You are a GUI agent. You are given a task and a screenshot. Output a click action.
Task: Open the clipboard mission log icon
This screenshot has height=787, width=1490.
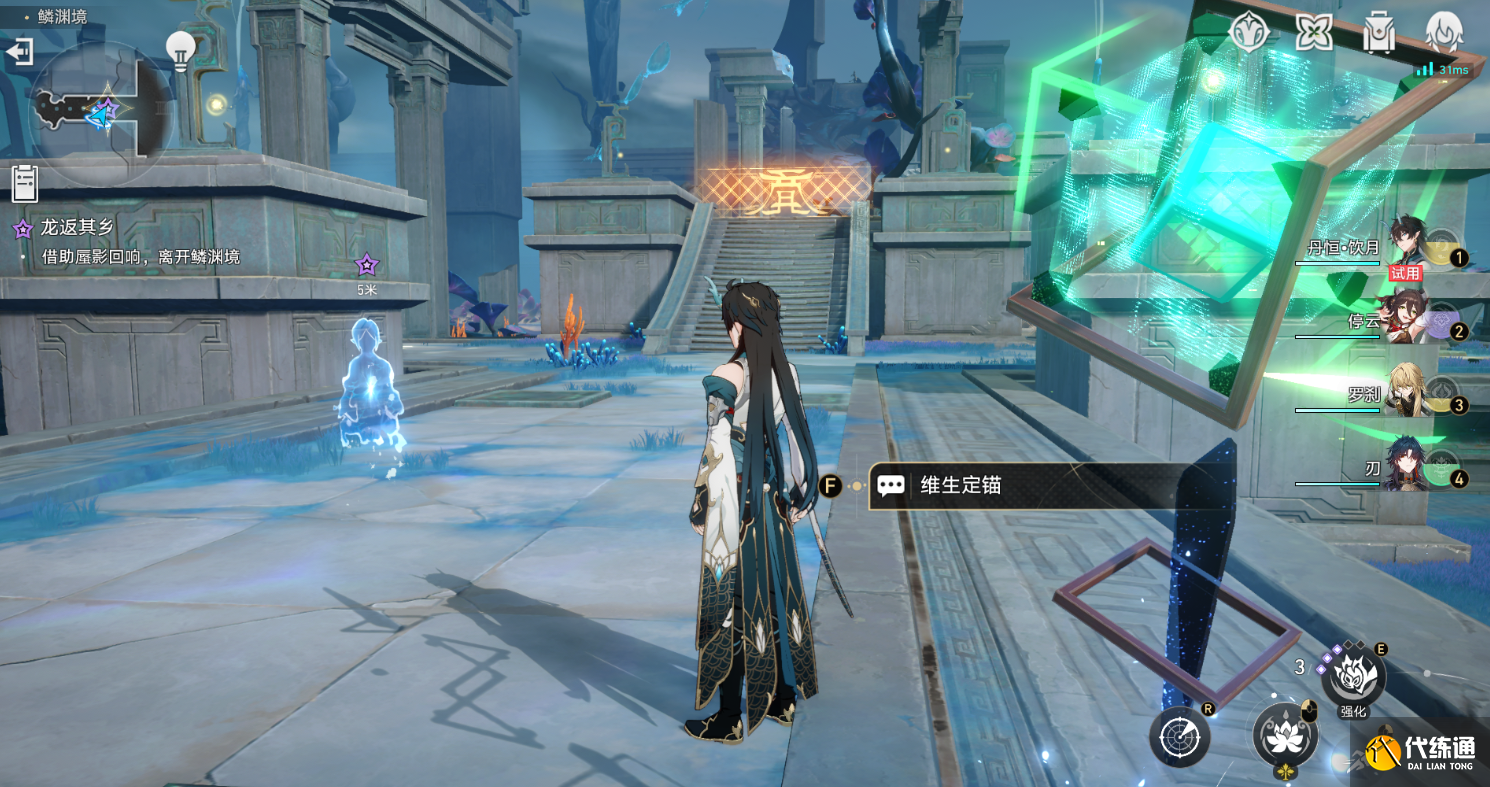click(x=25, y=183)
